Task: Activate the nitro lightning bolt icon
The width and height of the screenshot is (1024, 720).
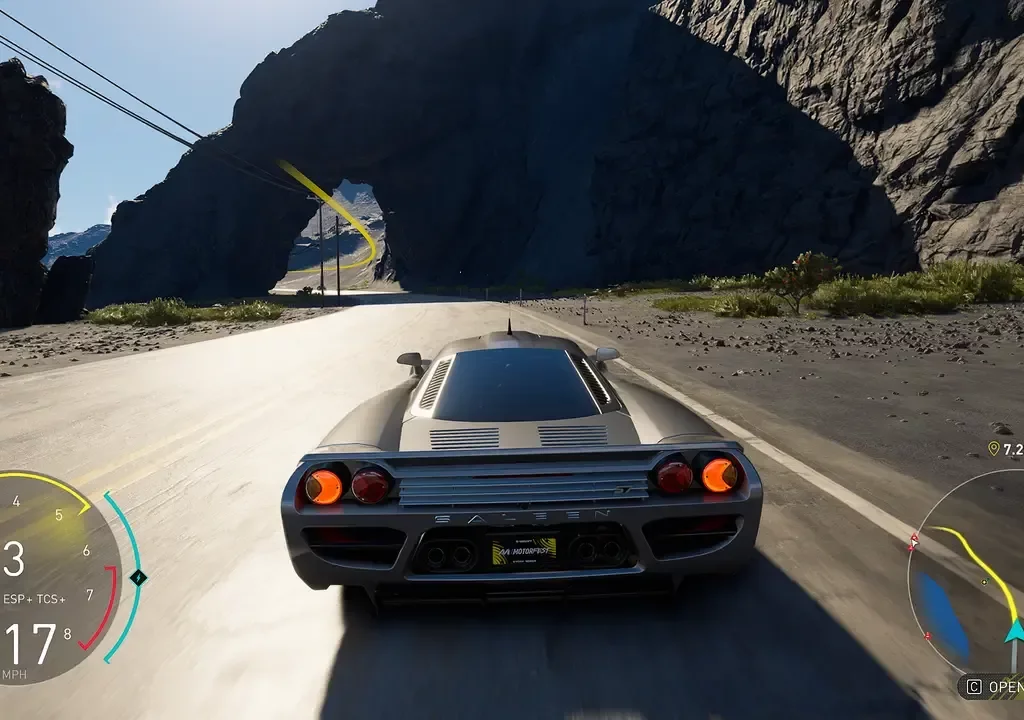Action: [x=138, y=577]
